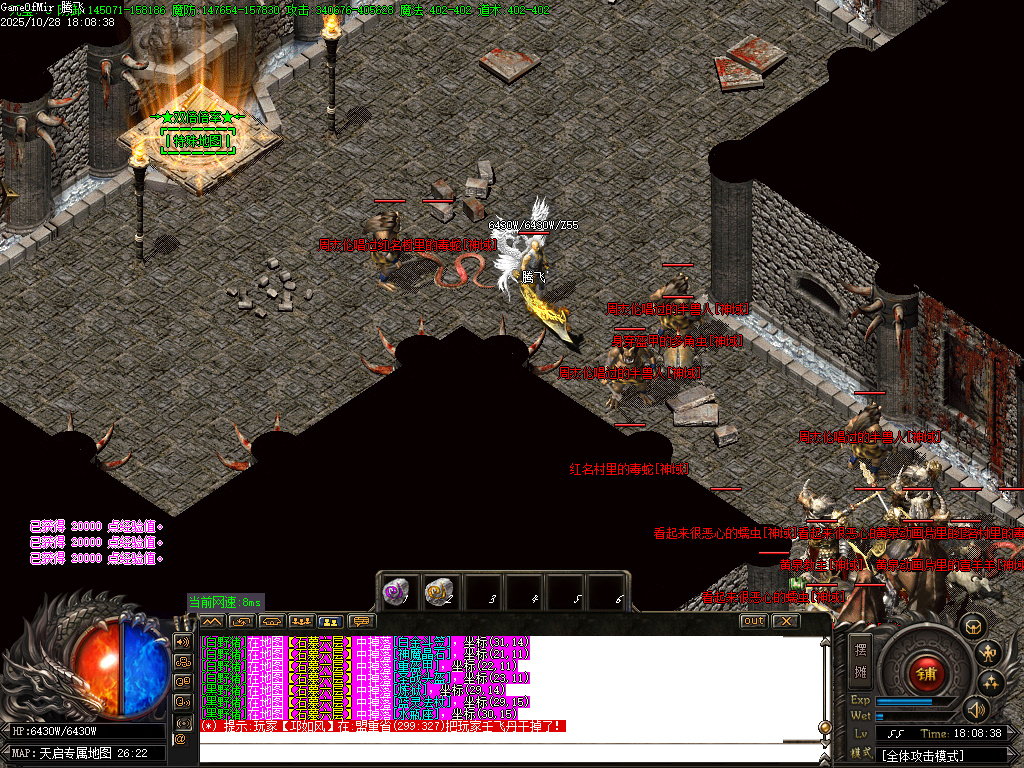Click the three-figures group chat toolbar button
This screenshot has height=768, width=1024.
(x=301, y=622)
